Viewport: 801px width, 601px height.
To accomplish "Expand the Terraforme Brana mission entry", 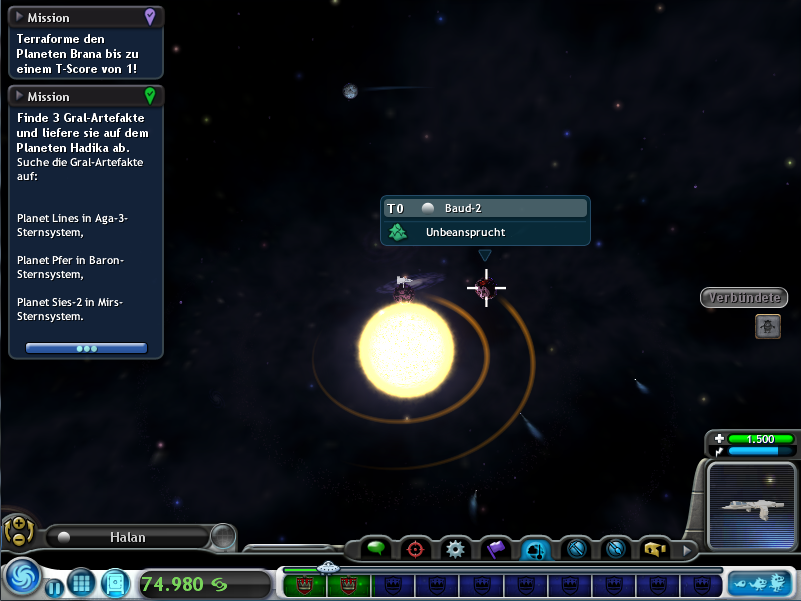I will (x=19, y=17).
